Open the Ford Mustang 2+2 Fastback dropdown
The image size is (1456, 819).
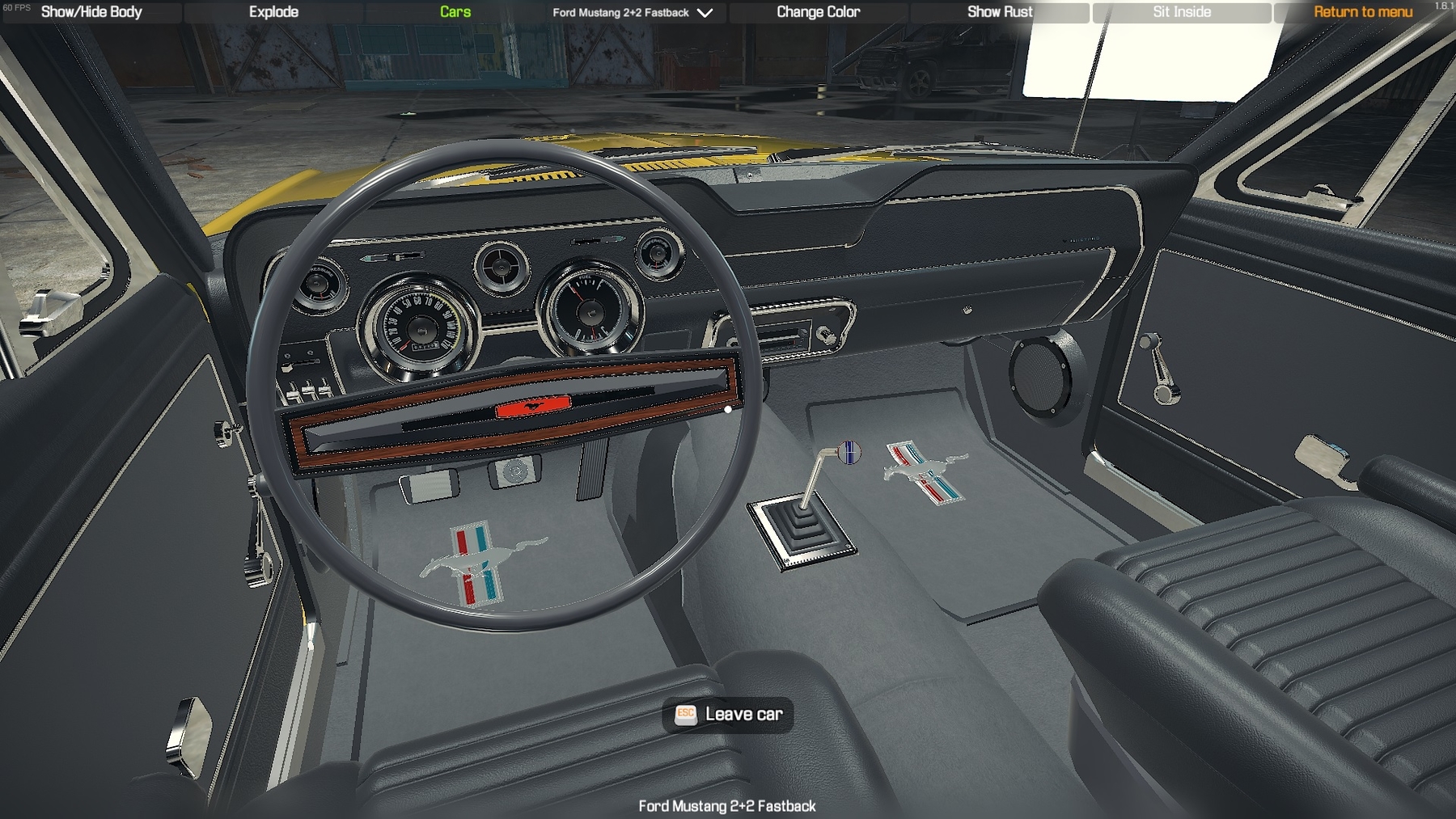[633, 13]
